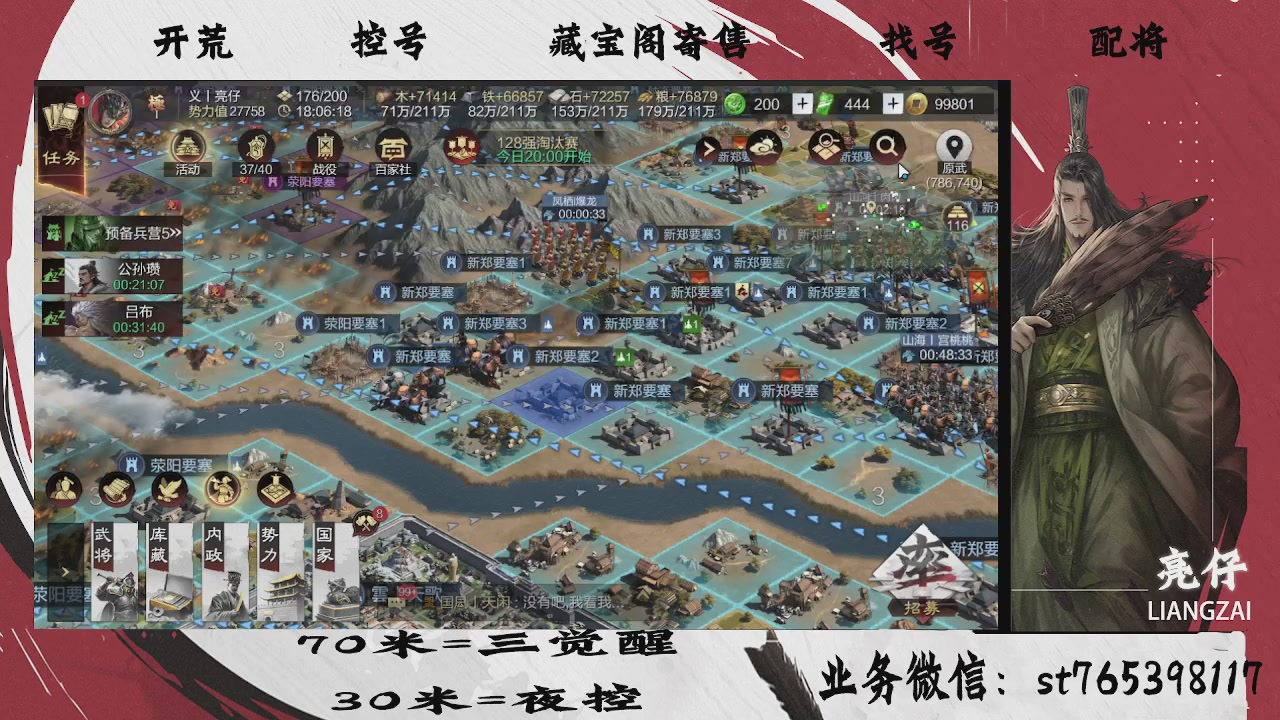Viewport: 1280px width, 720px height.
Task: Click the plus next to the 200 jade currency
Action: point(800,104)
